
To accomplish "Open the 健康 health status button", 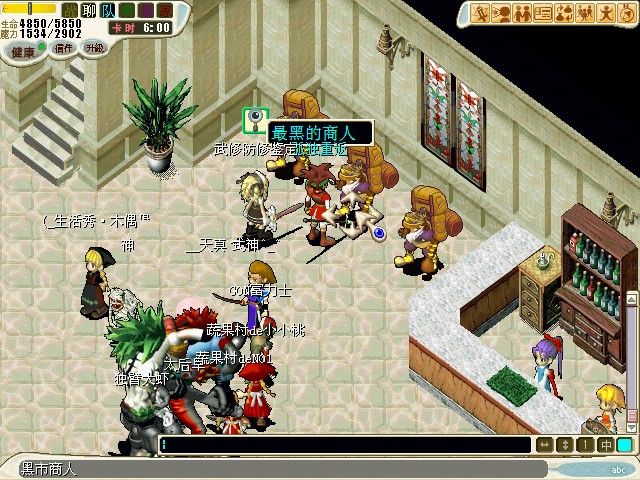I will 22,50.
